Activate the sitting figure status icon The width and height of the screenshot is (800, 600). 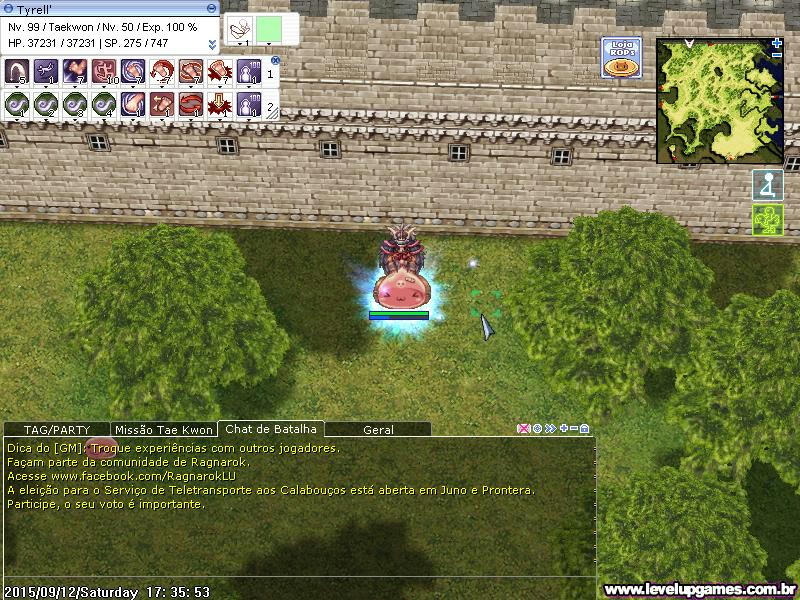[767, 185]
